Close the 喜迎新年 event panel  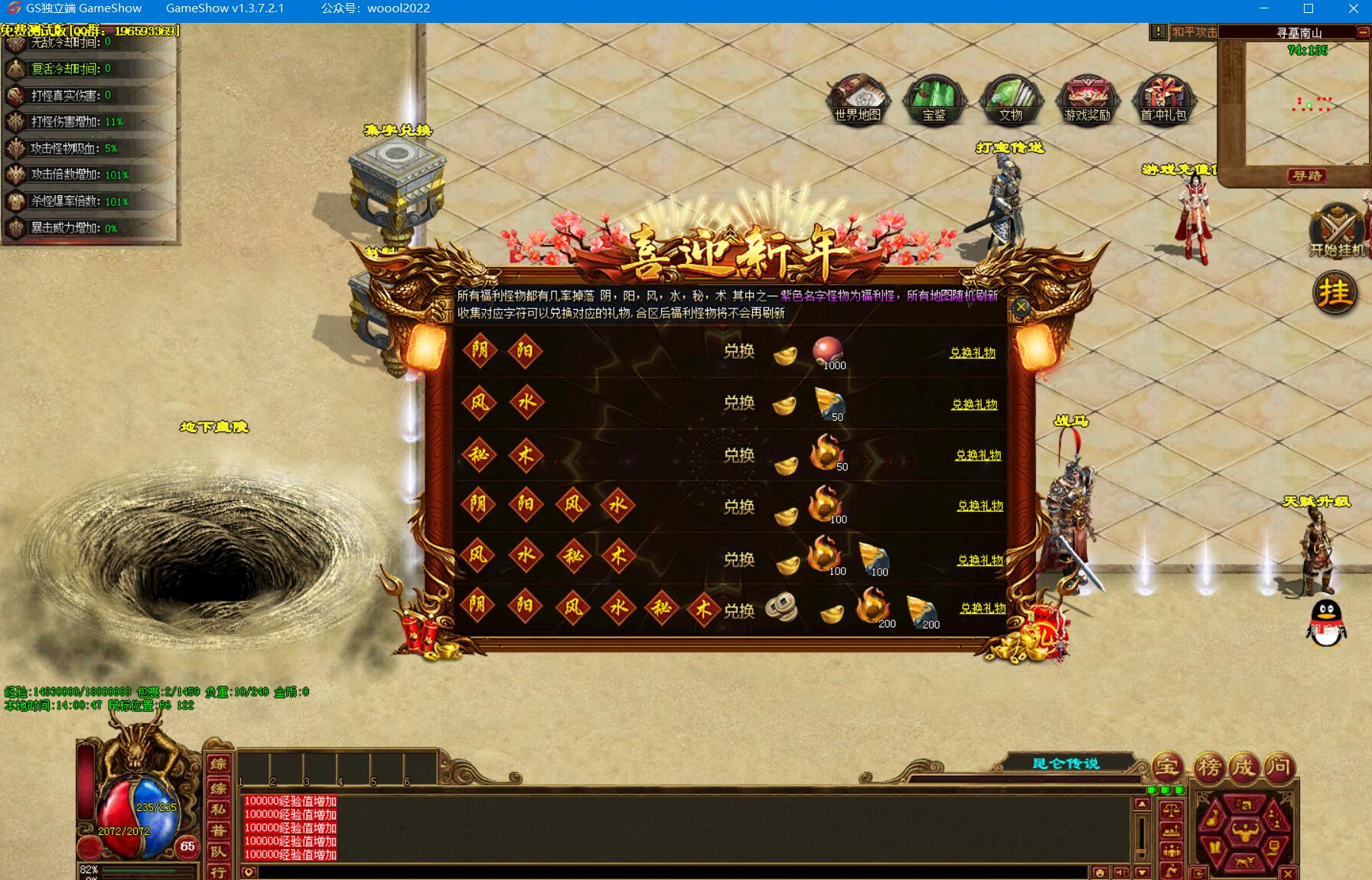[x=1021, y=308]
